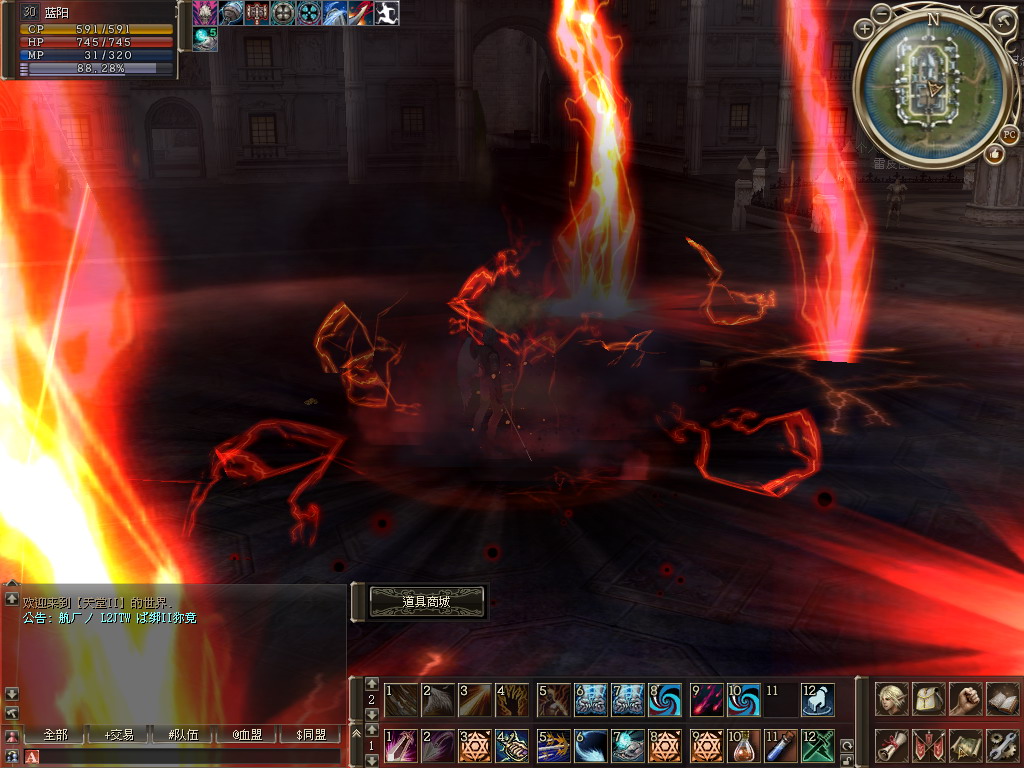This screenshot has width=1024, height=768.
Task: Use the red potion in hotbar slot 10
Action: click(743, 746)
